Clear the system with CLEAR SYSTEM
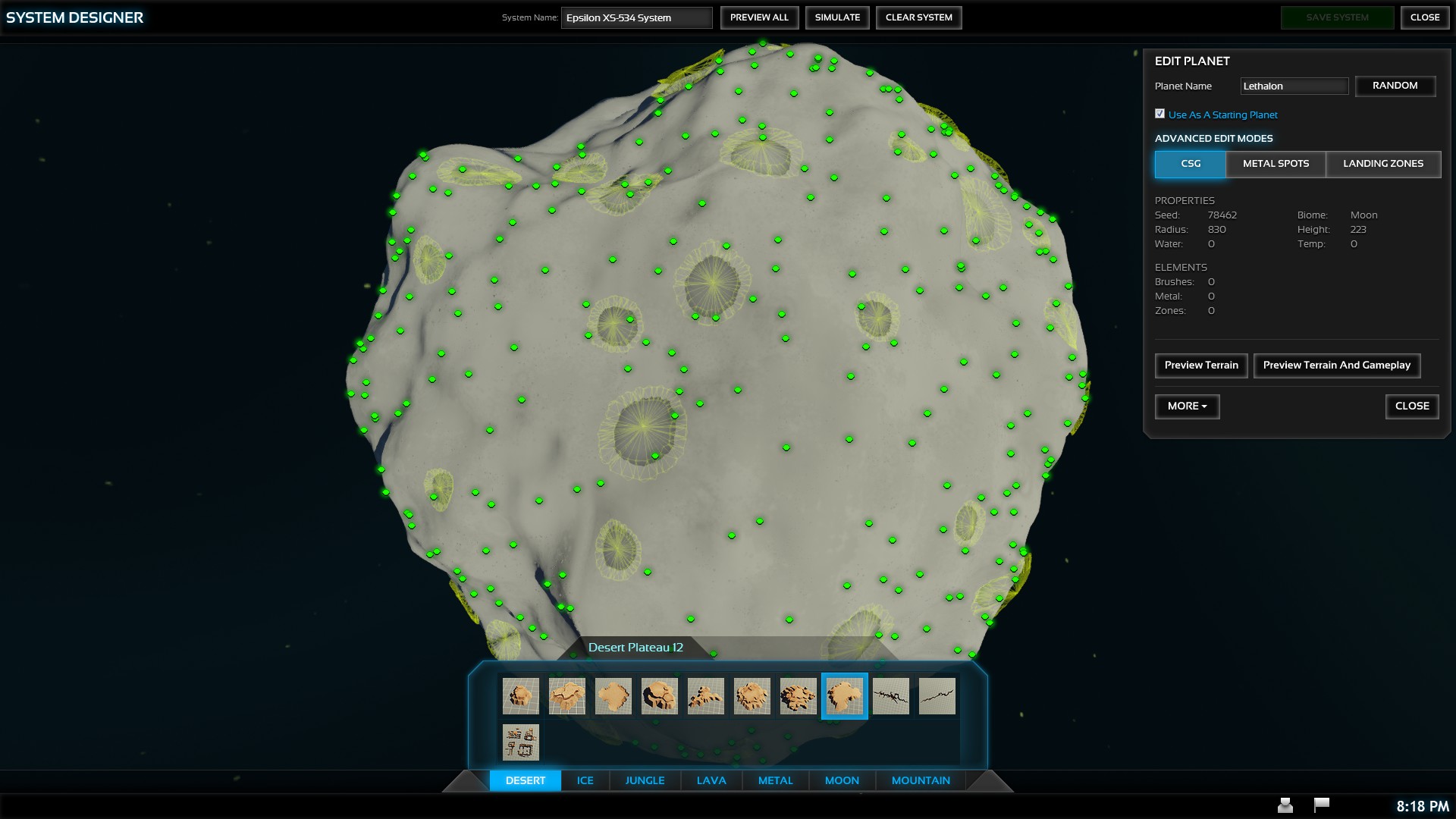 (918, 17)
